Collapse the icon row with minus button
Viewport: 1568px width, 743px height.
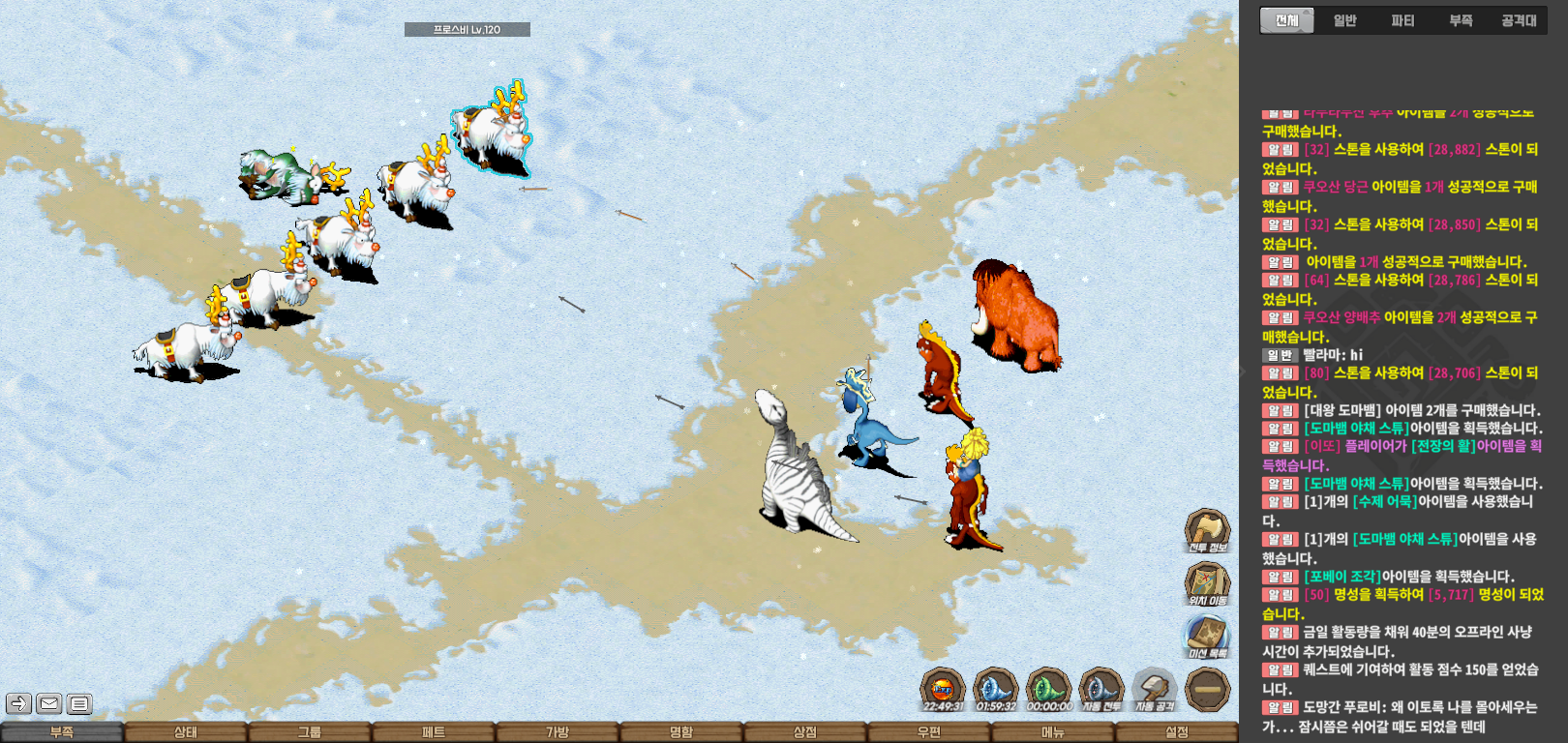[x=1207, y=689]
